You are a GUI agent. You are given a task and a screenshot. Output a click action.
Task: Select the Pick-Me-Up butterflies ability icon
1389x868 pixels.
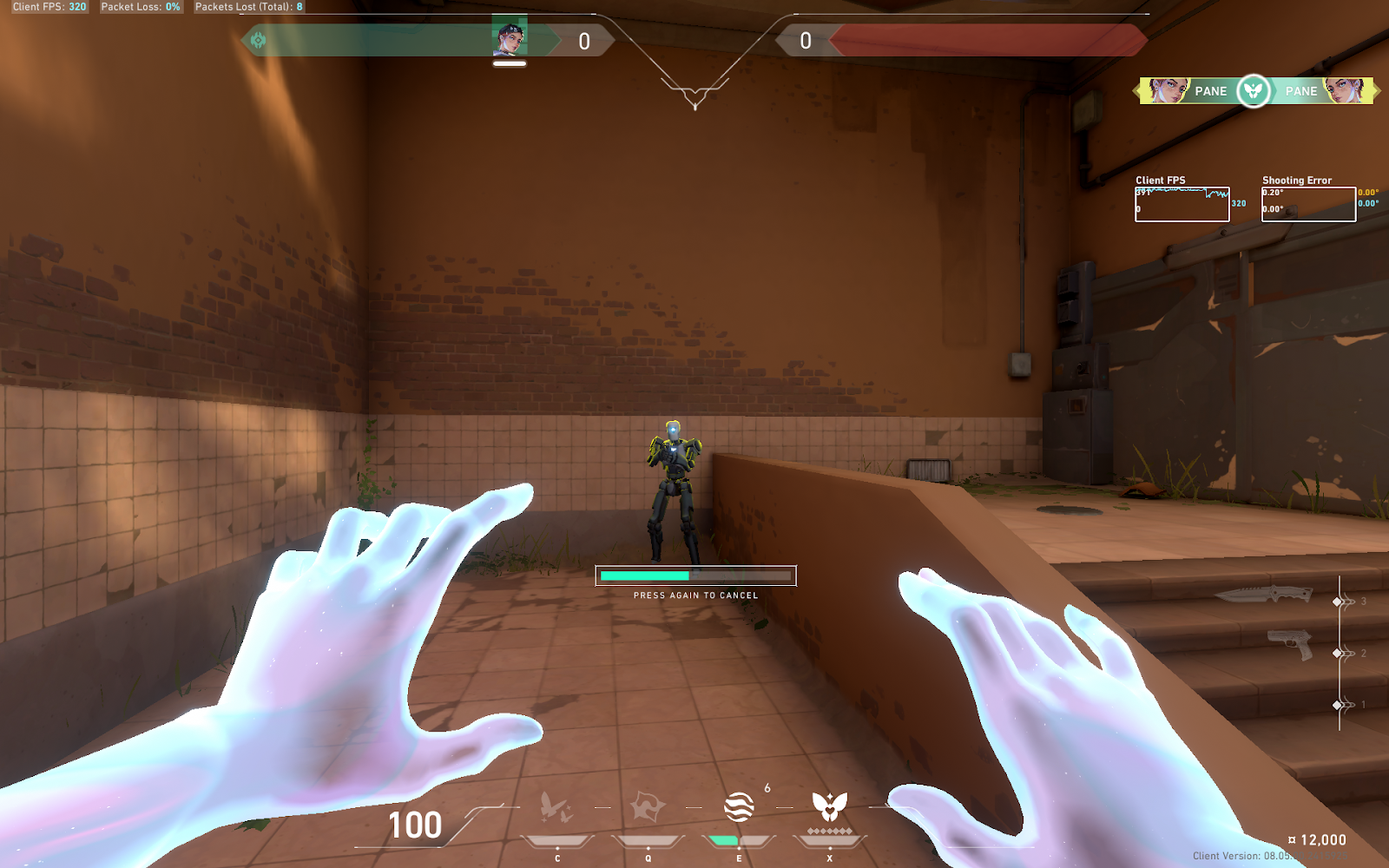(556, 807)
